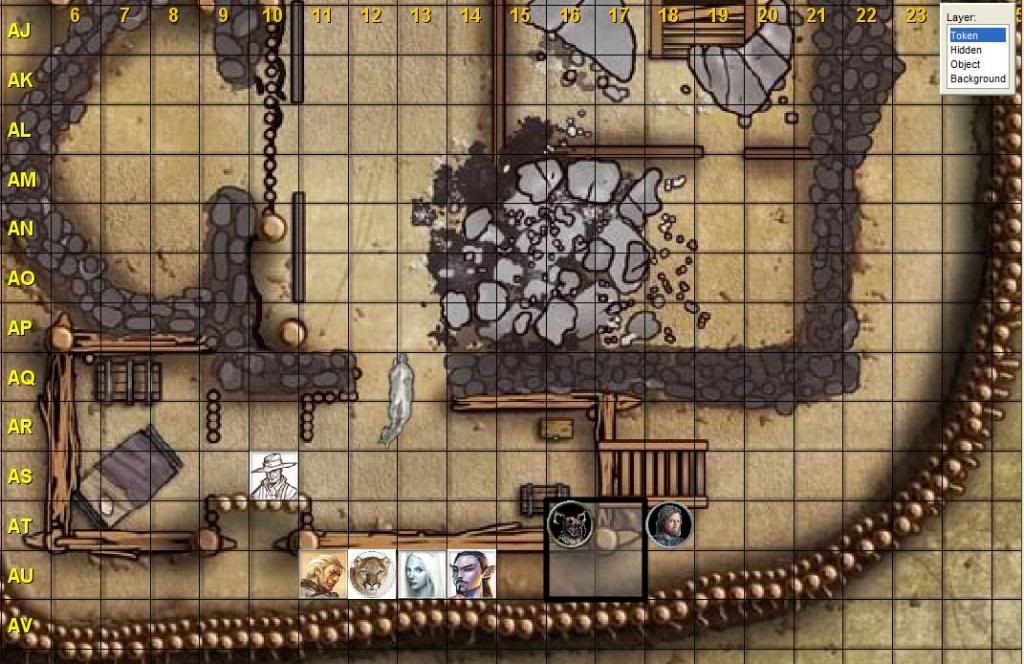Pick the round hooded bearded man token
This screenshot has height=664, width=1024.
pos(668,524)
